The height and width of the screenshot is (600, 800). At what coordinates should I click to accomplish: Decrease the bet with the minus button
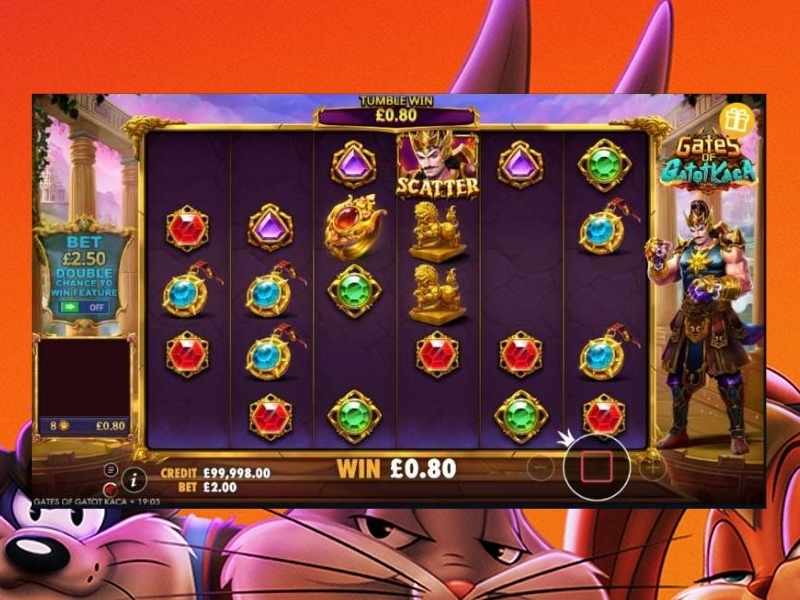(x=540, y=467)
